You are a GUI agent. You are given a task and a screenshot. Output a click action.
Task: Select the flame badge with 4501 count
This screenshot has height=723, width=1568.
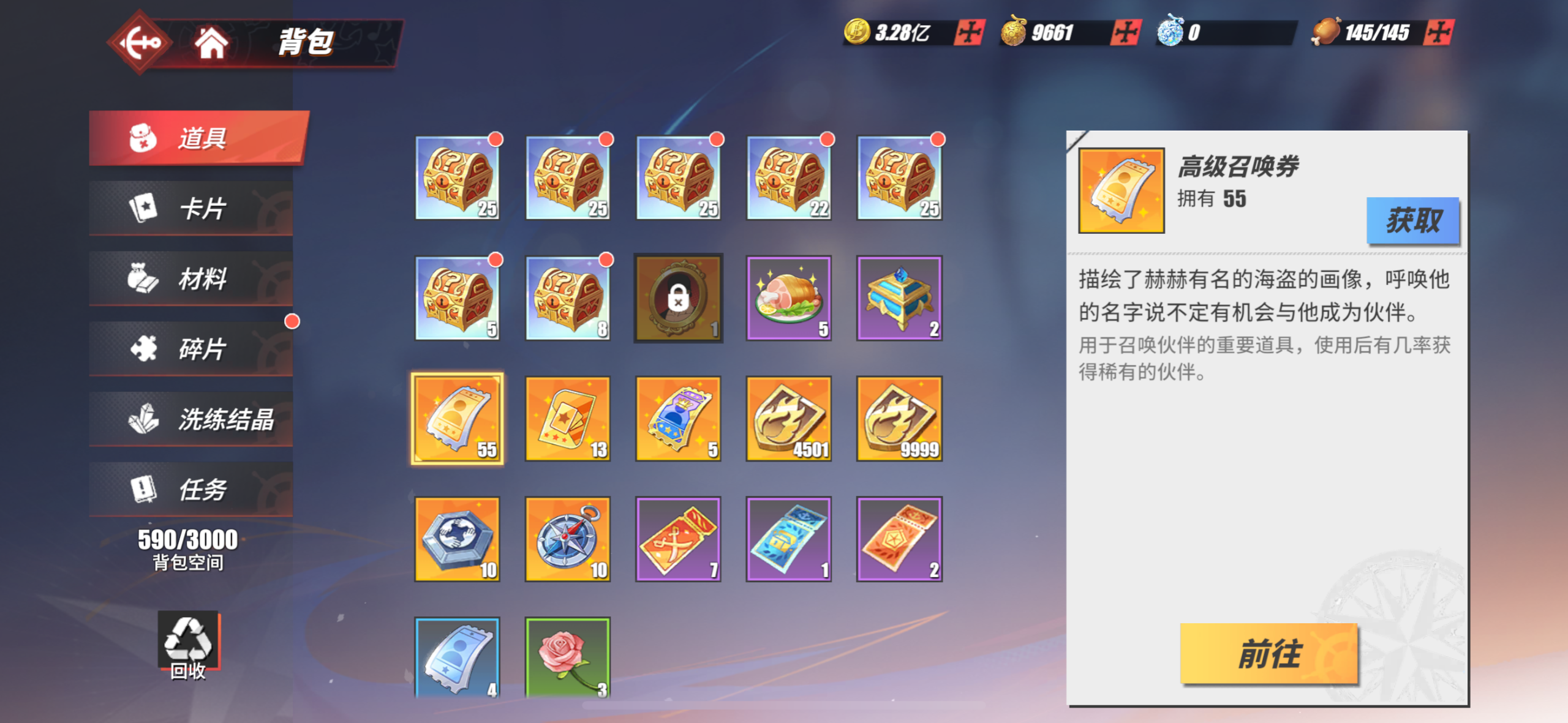coord(788,419)
